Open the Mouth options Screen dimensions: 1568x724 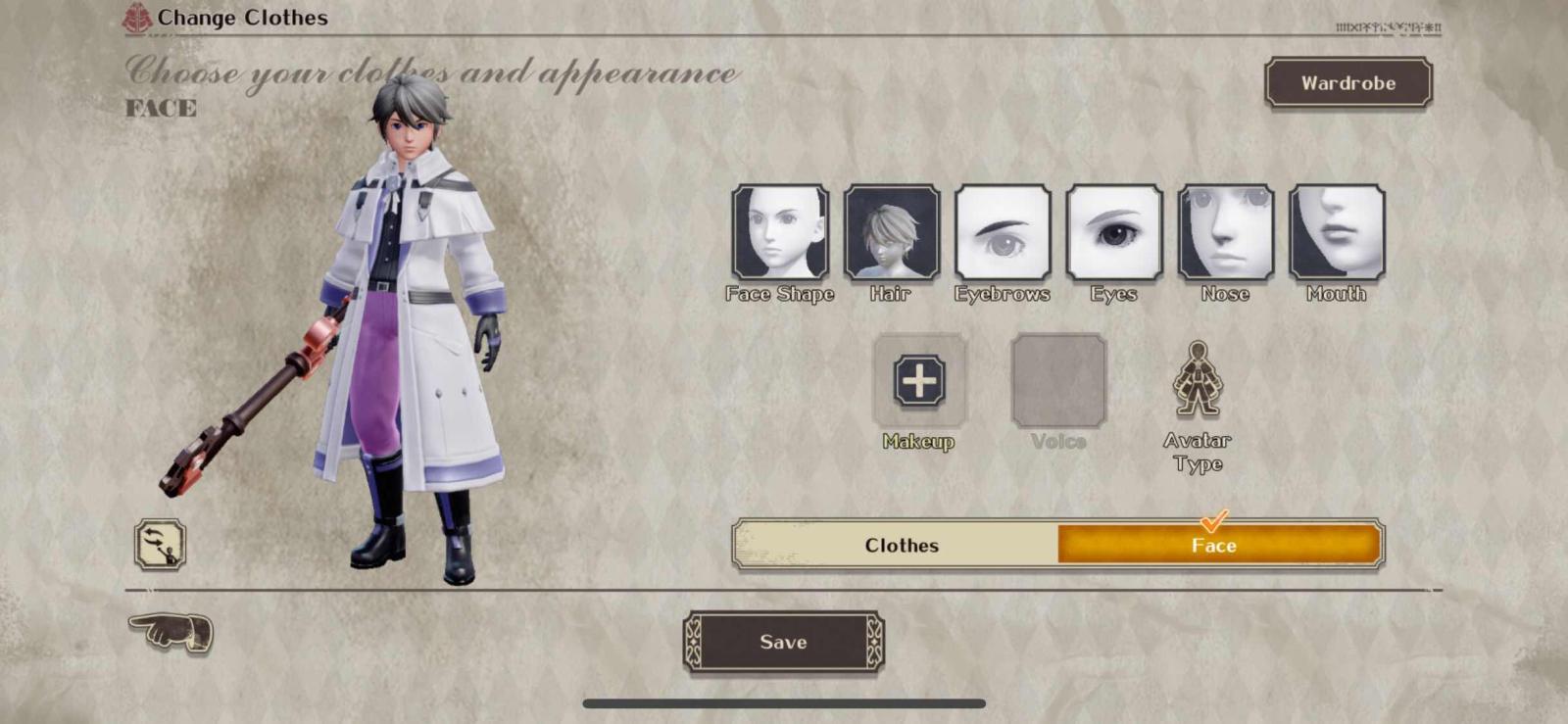coord(1337,233)
